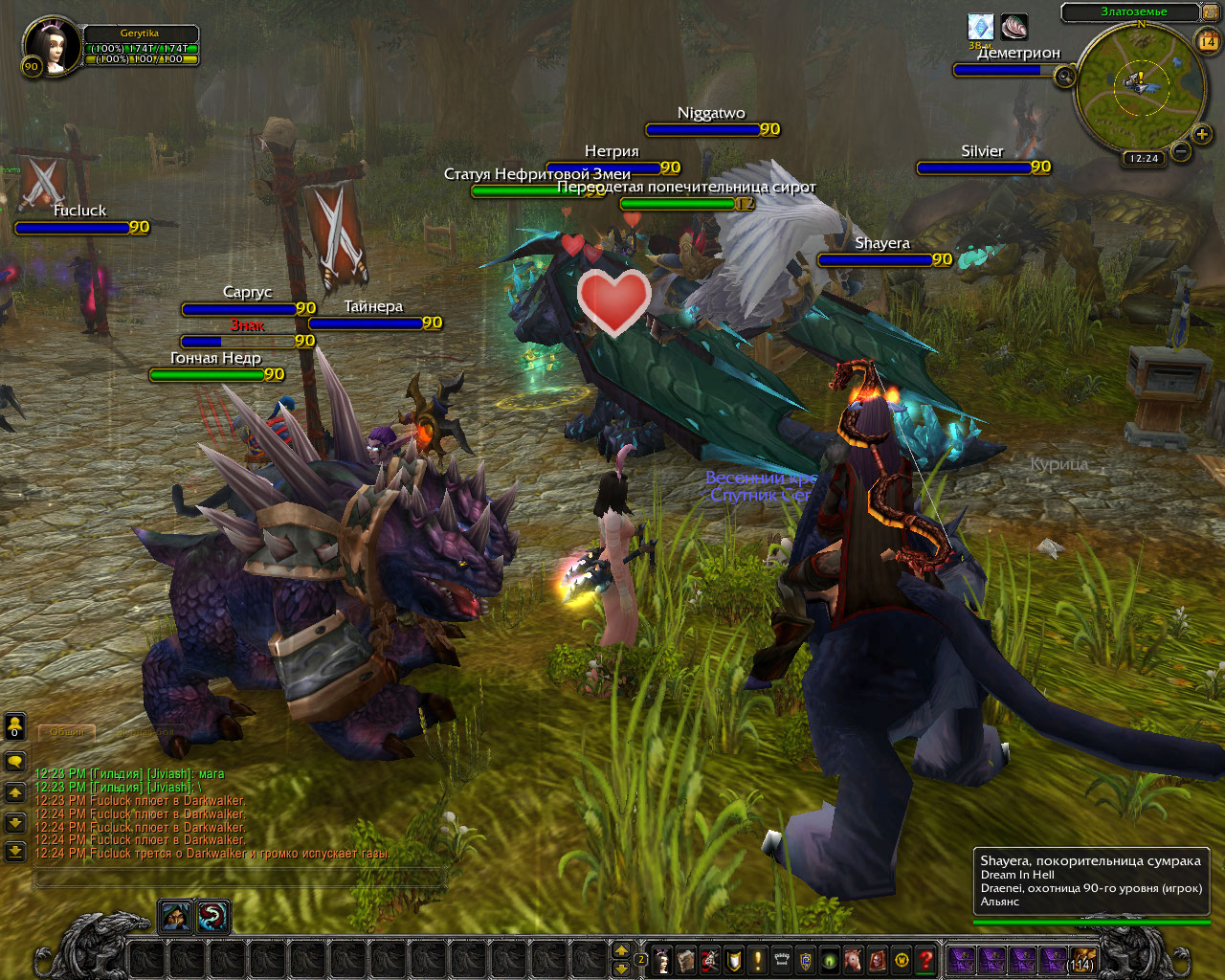Zoom in the minimap with plus button
The image size is (1225, 980).
tap(1202, 134)
